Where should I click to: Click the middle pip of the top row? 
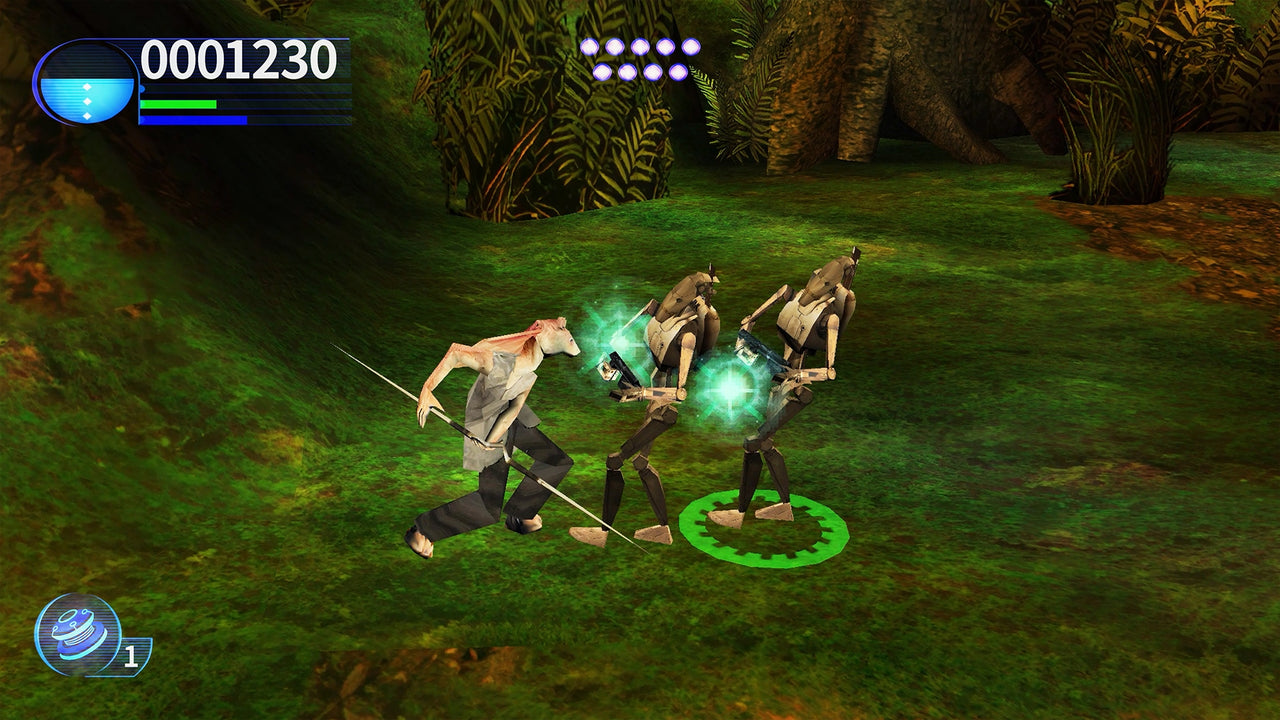[640, 47]
